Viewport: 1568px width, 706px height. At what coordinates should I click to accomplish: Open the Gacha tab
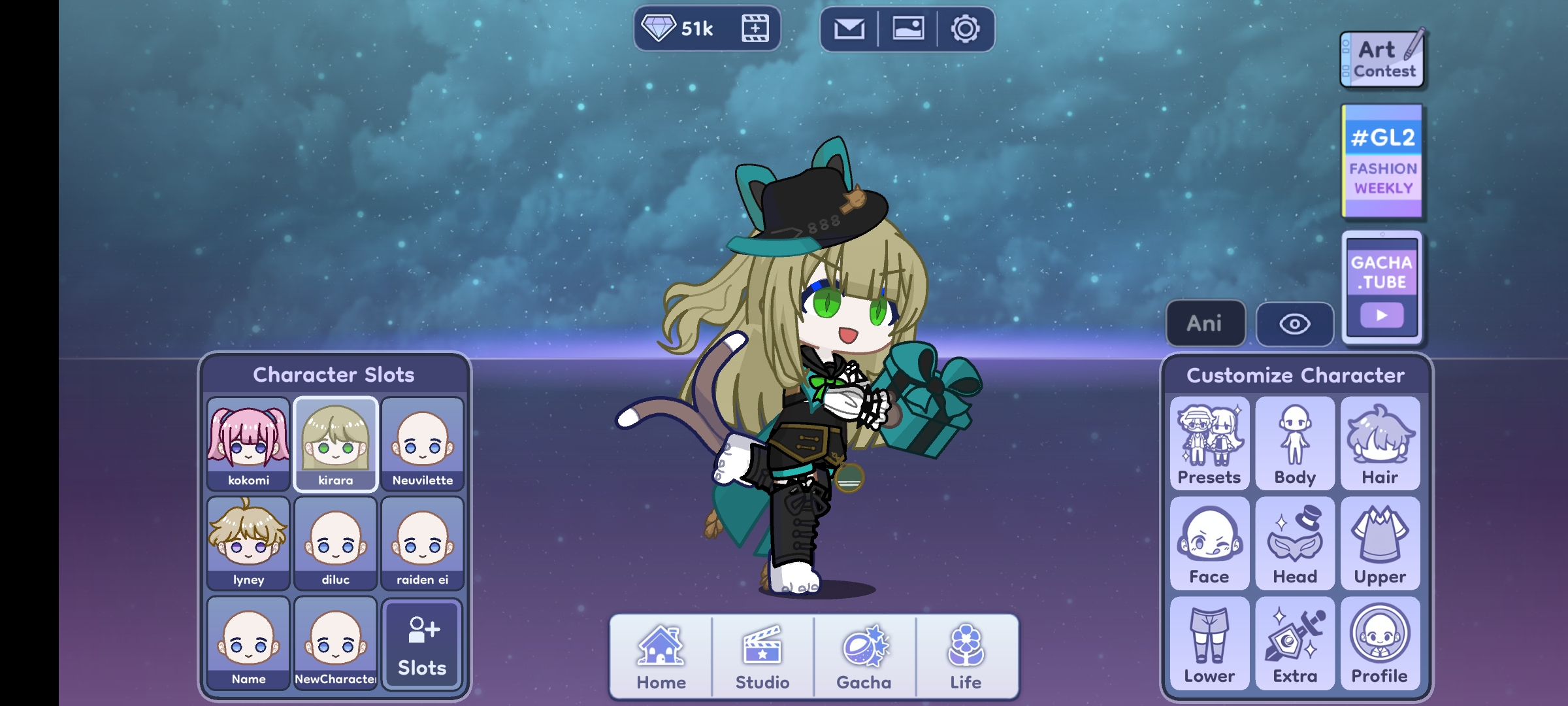tap(864, 656)
